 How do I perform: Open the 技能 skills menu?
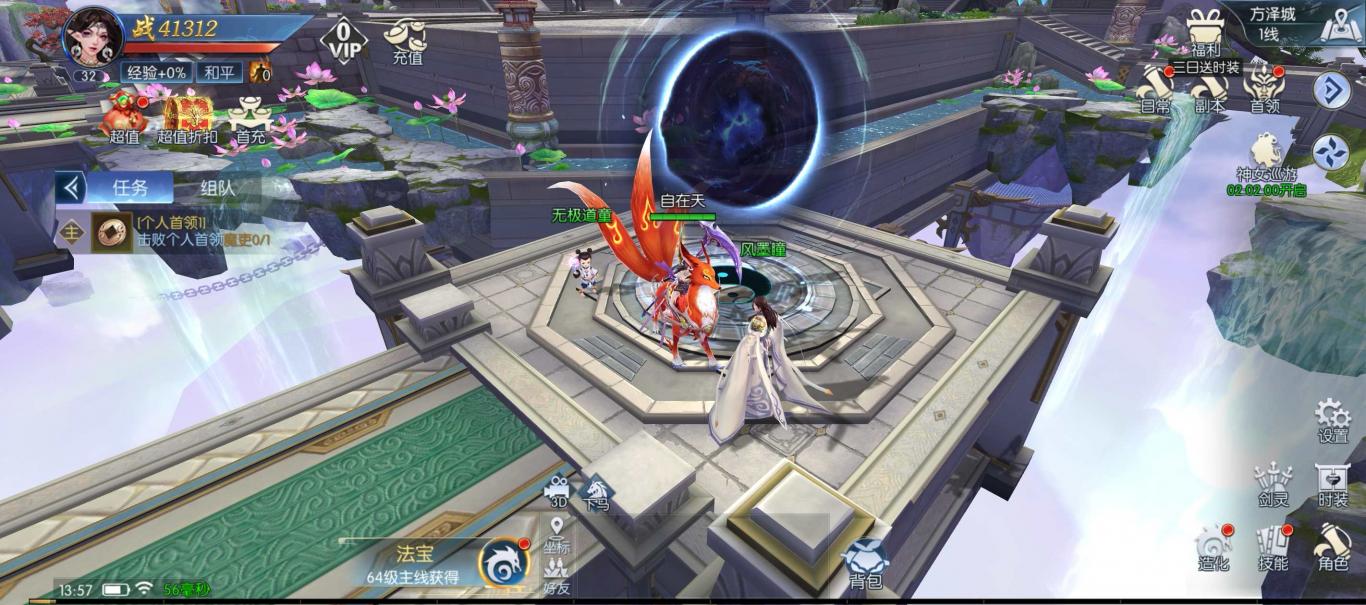(1273, 547)
